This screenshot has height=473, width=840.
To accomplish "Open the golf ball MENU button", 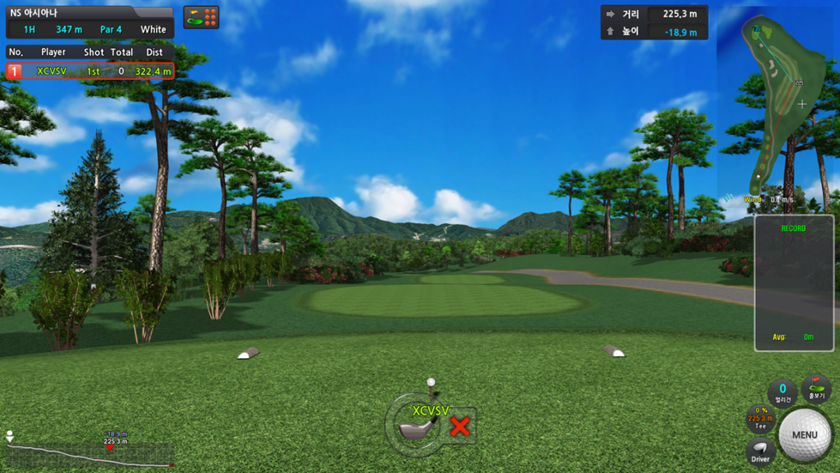I will pos(804,435).
